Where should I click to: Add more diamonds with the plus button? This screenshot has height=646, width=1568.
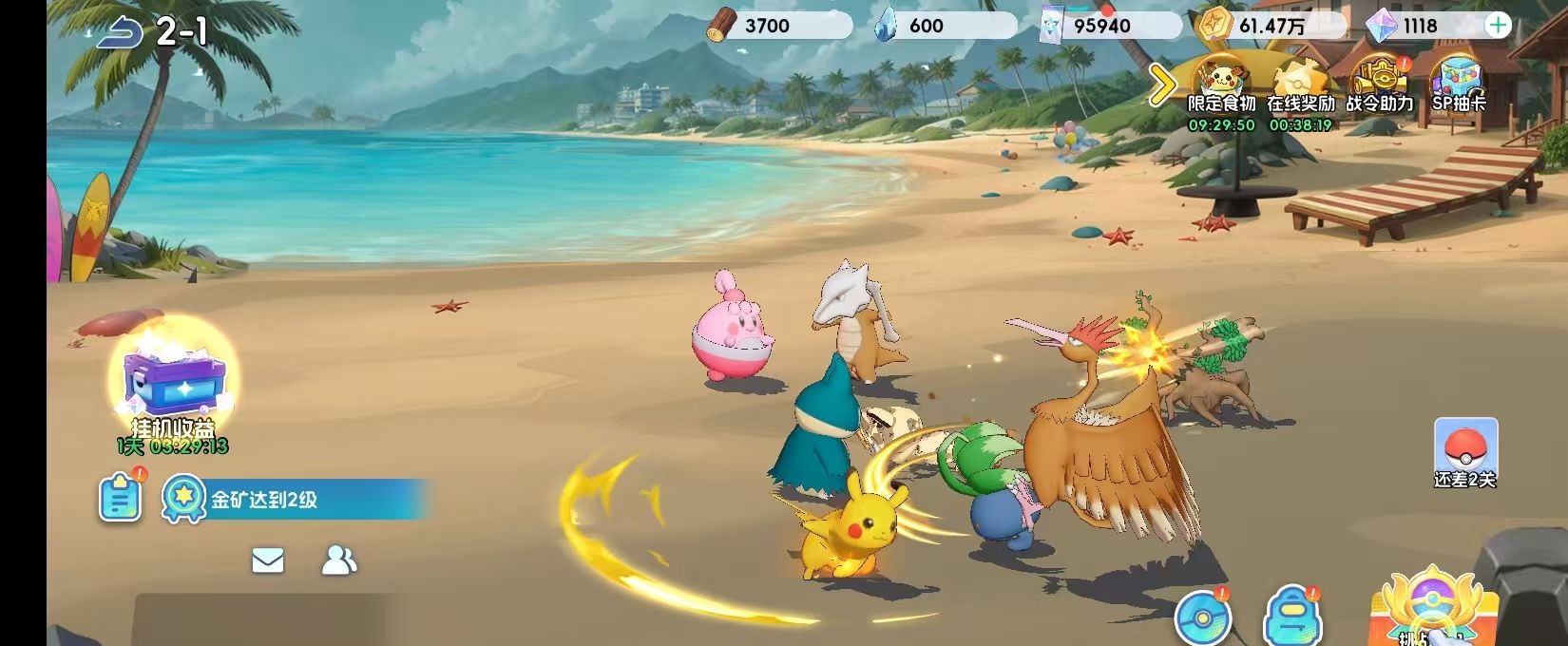click(1497, 26)
